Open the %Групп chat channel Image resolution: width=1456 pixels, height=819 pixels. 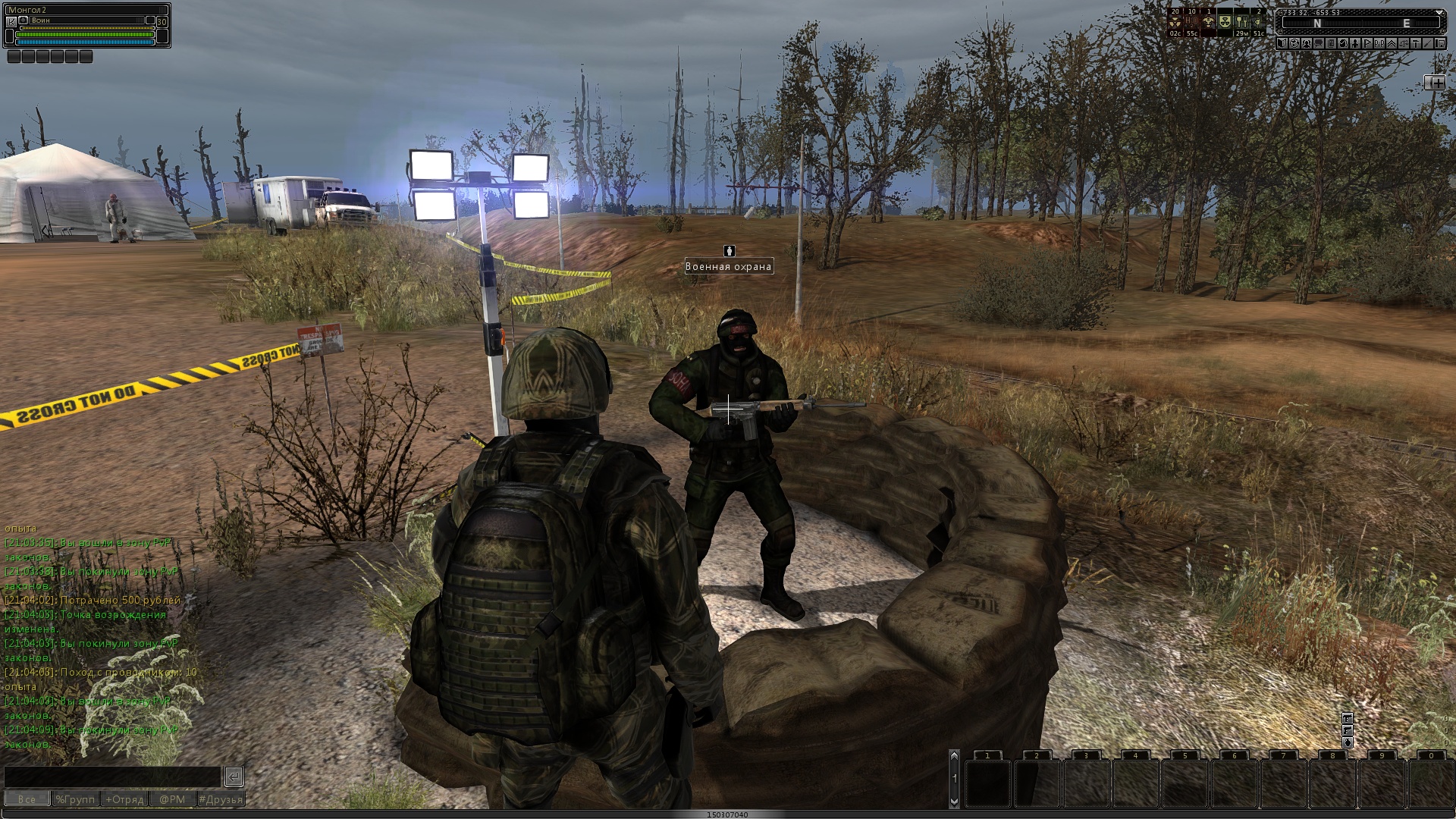coord(75,799)
